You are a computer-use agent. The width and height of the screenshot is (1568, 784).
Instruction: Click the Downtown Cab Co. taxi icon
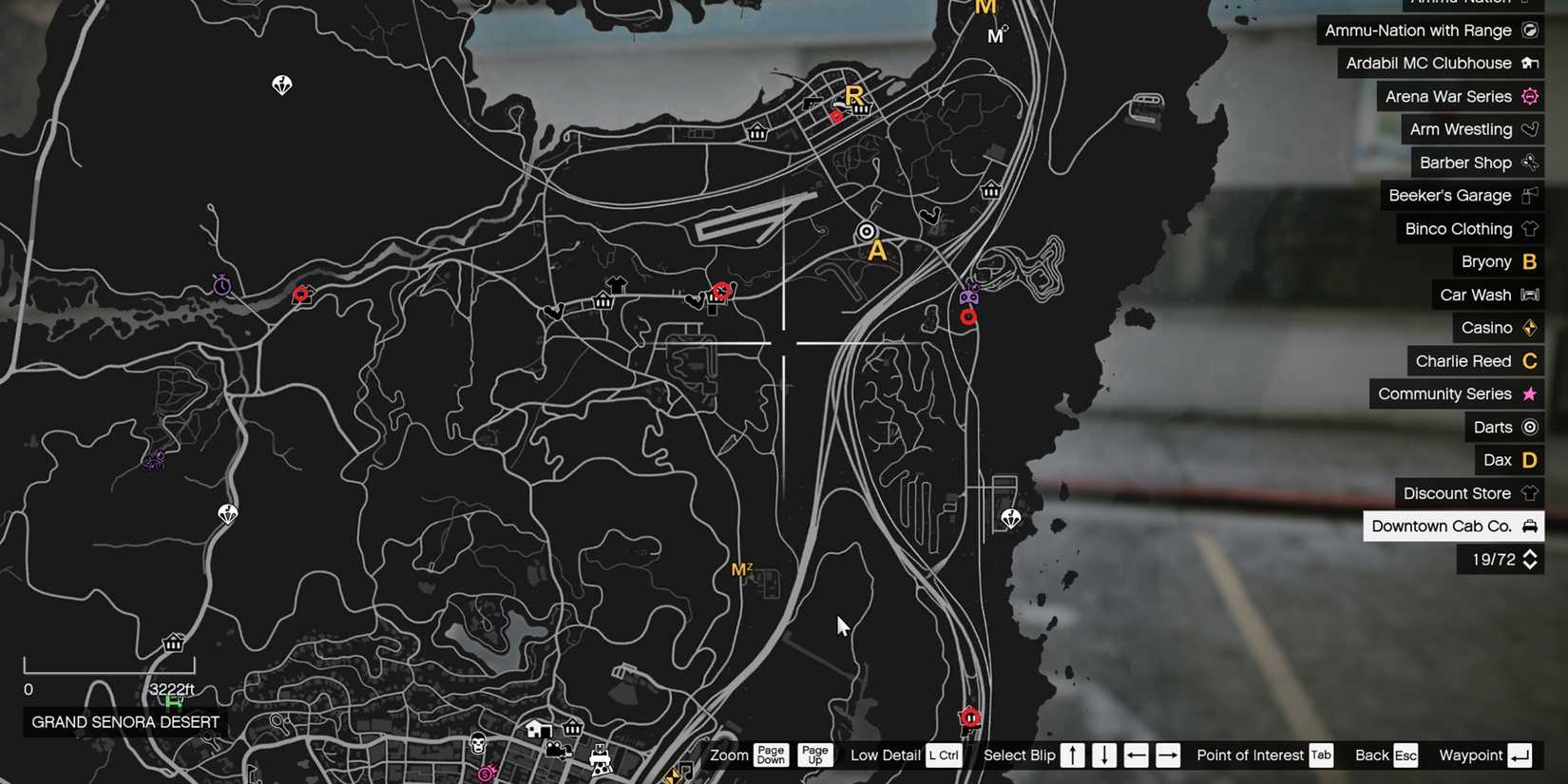(1529, 526)
